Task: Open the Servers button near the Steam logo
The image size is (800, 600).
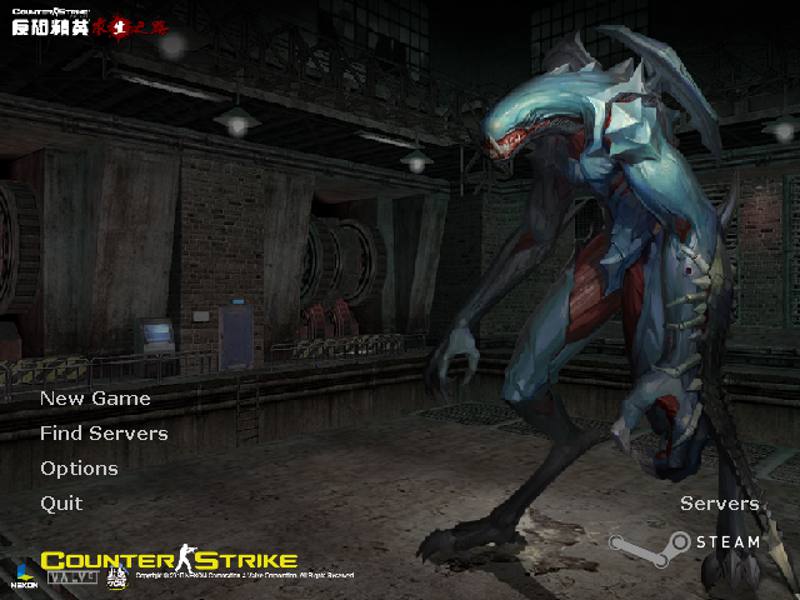Action: coord(719,503)
